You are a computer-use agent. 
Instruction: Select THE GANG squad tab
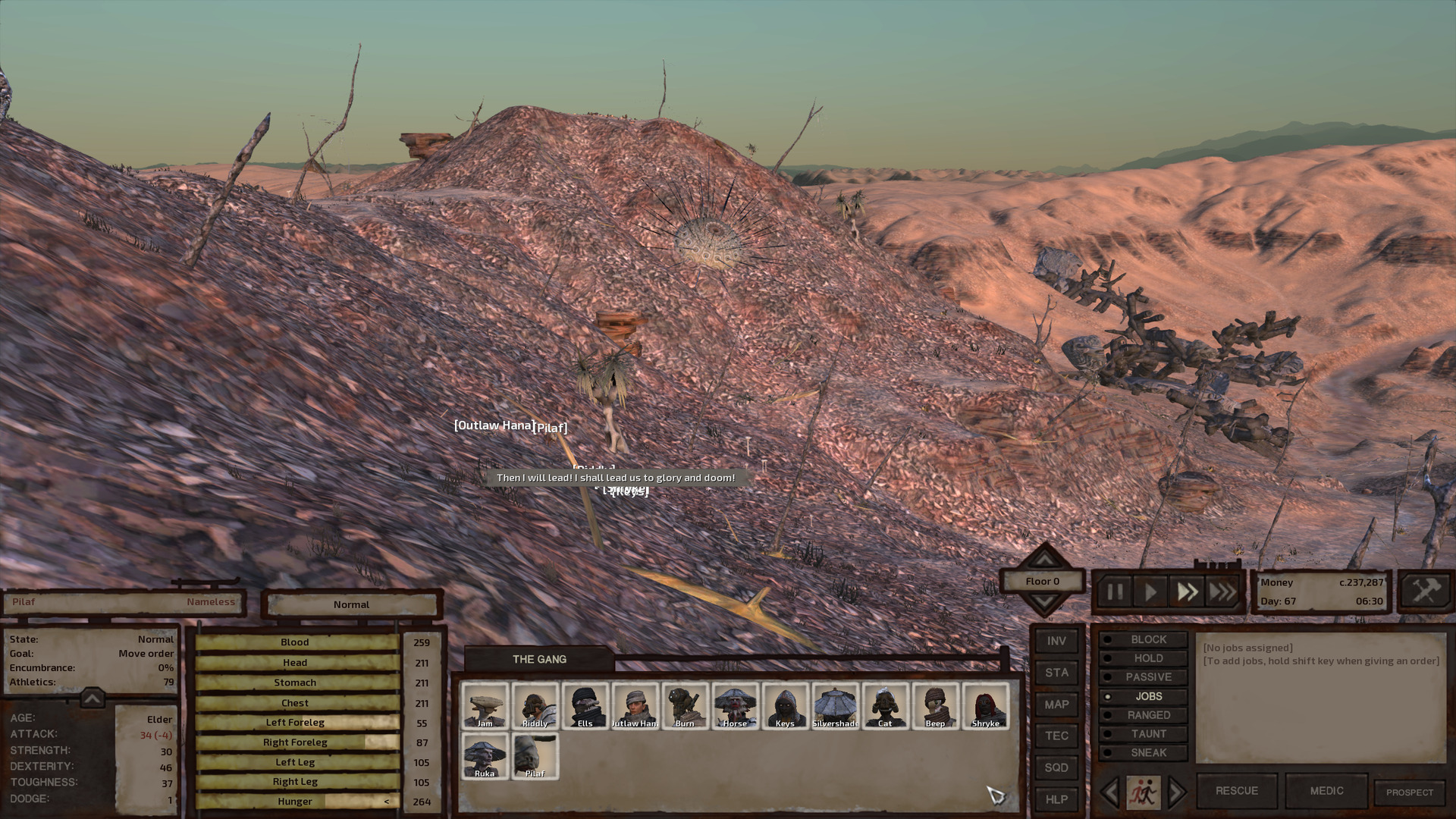pos(541,659)
